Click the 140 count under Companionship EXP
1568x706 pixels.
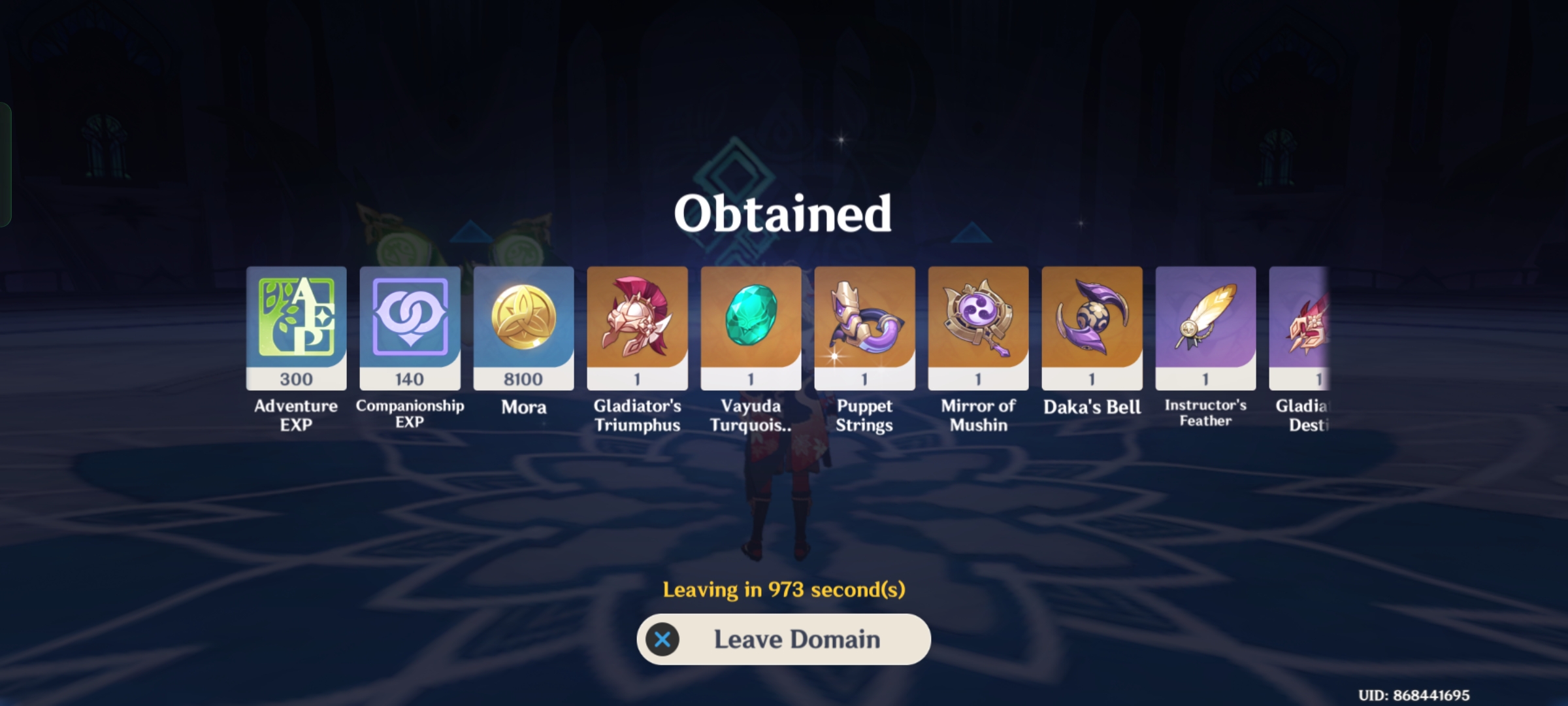click(x=410, y=378)
